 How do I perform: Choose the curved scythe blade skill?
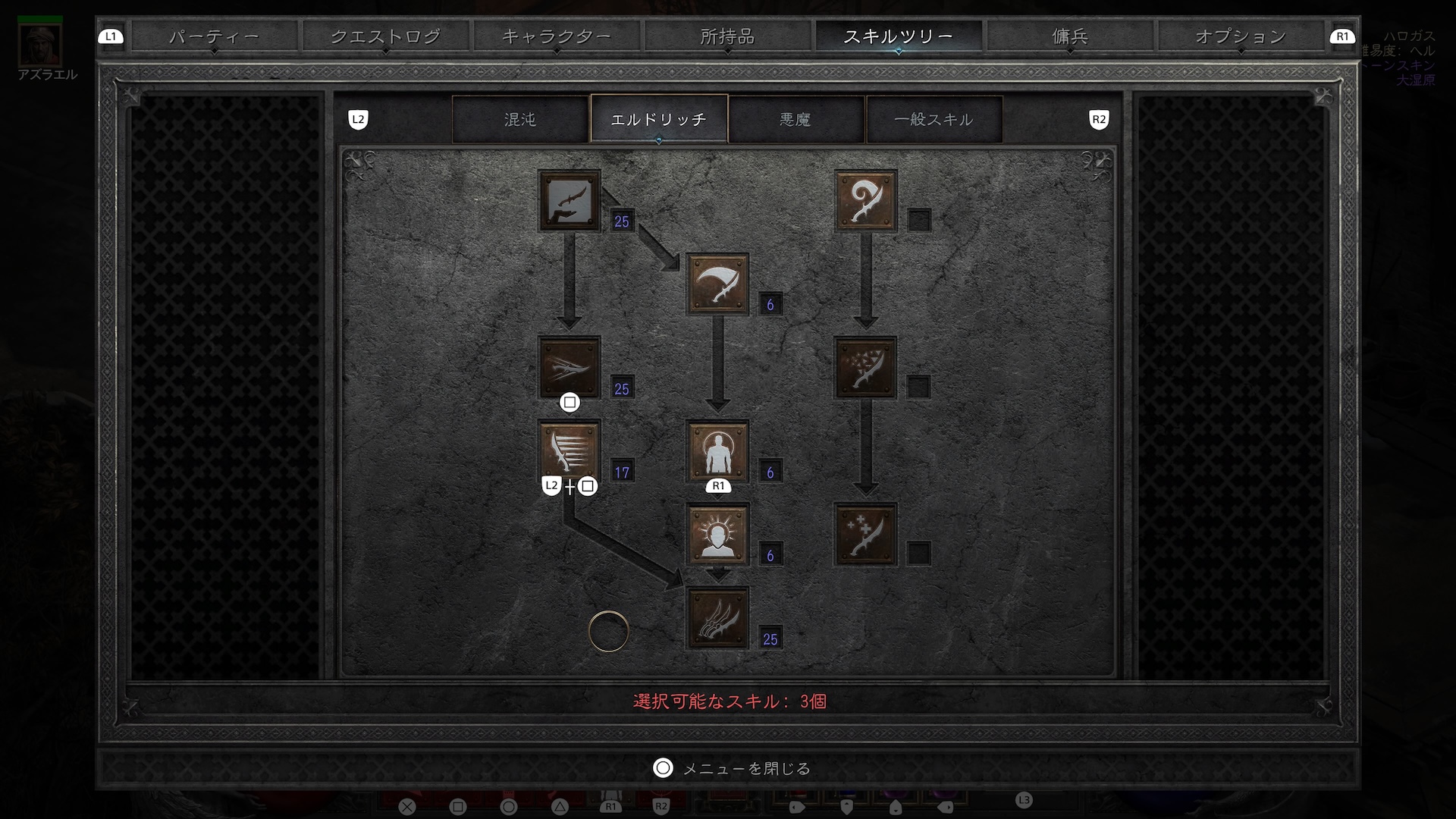coord(717,284)
